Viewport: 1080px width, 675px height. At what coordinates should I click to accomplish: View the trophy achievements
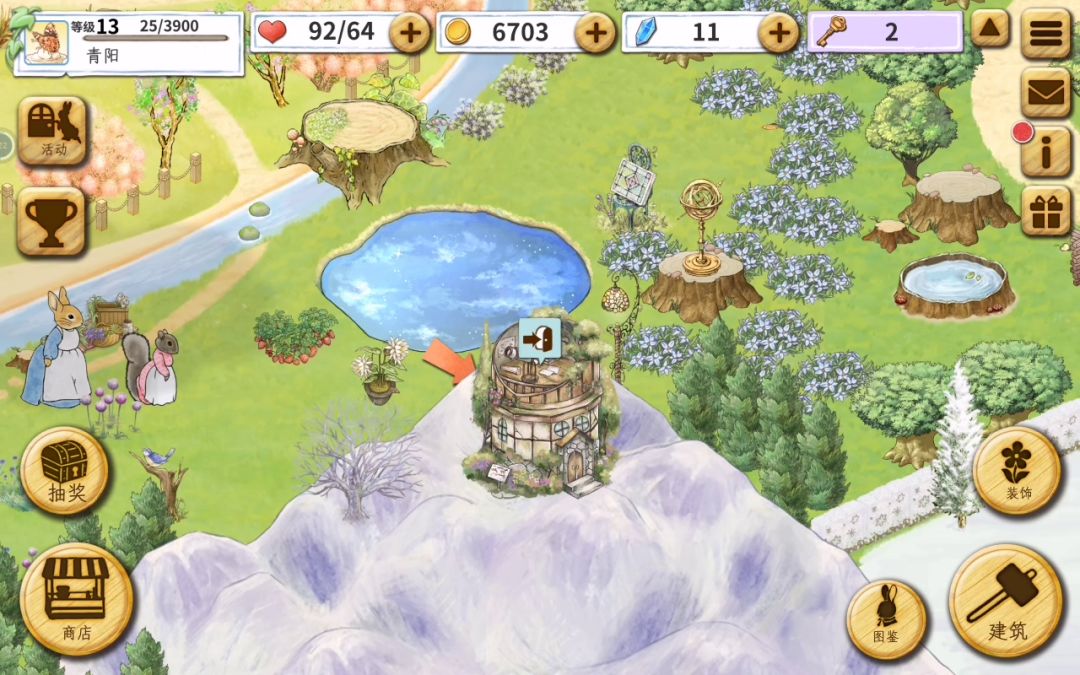pos(52,220)
